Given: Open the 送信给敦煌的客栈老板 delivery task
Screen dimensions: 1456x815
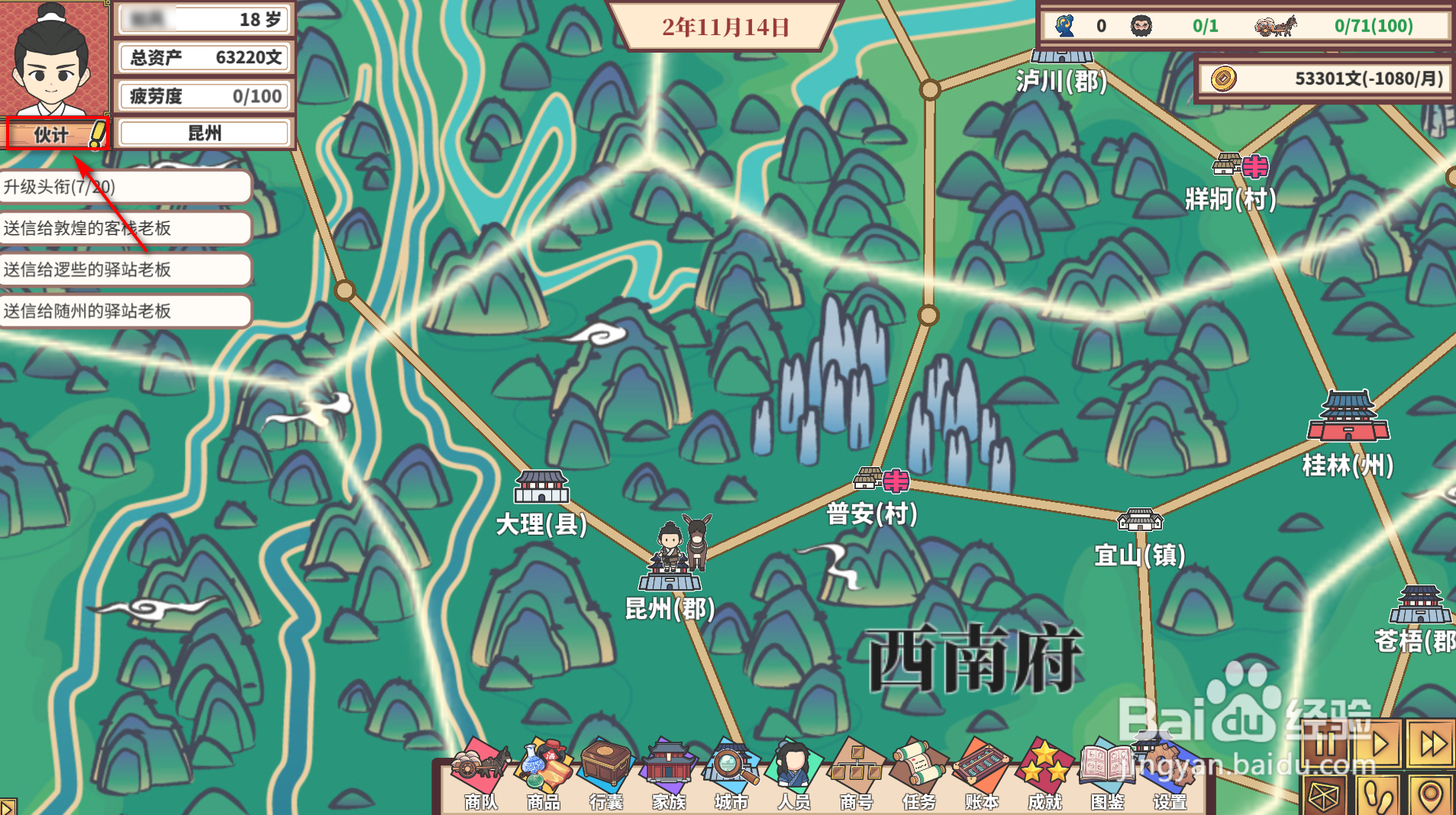Looking at the screenshot, I should click(x=124, y=228).
